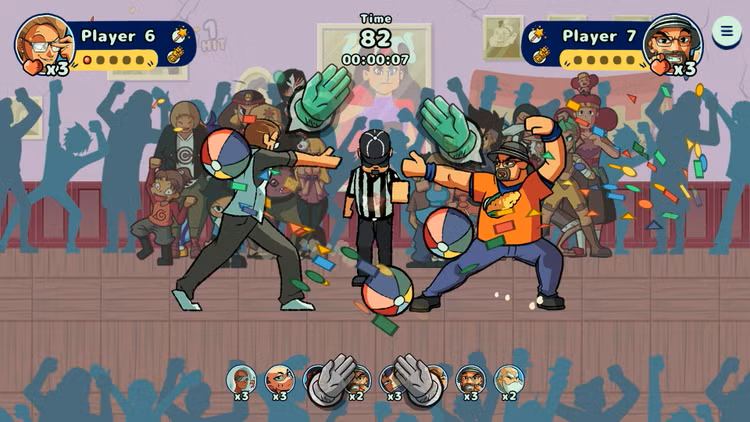Open the hamburger menu button
Image resolution: width=750 pixels, height=422 pixels.
(727, 30)
